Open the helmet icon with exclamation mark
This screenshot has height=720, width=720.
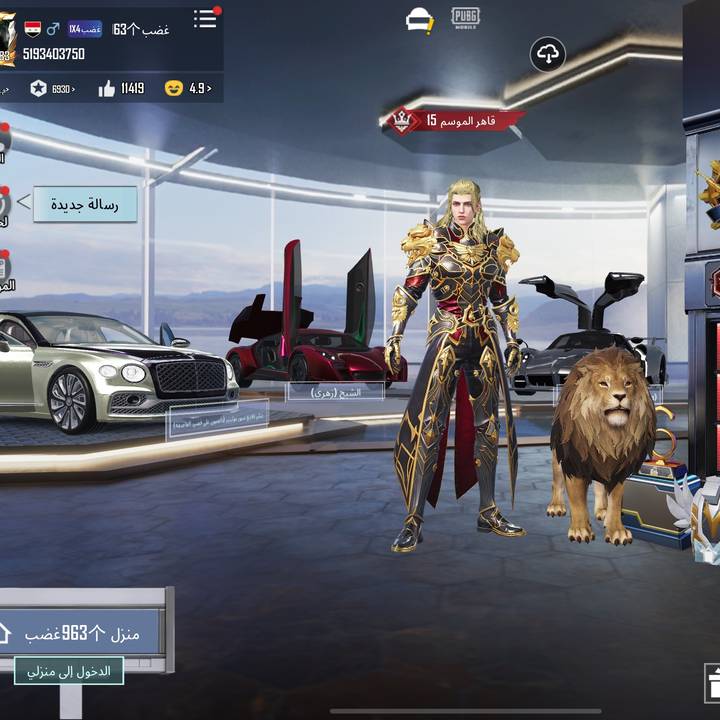point(420,20)
